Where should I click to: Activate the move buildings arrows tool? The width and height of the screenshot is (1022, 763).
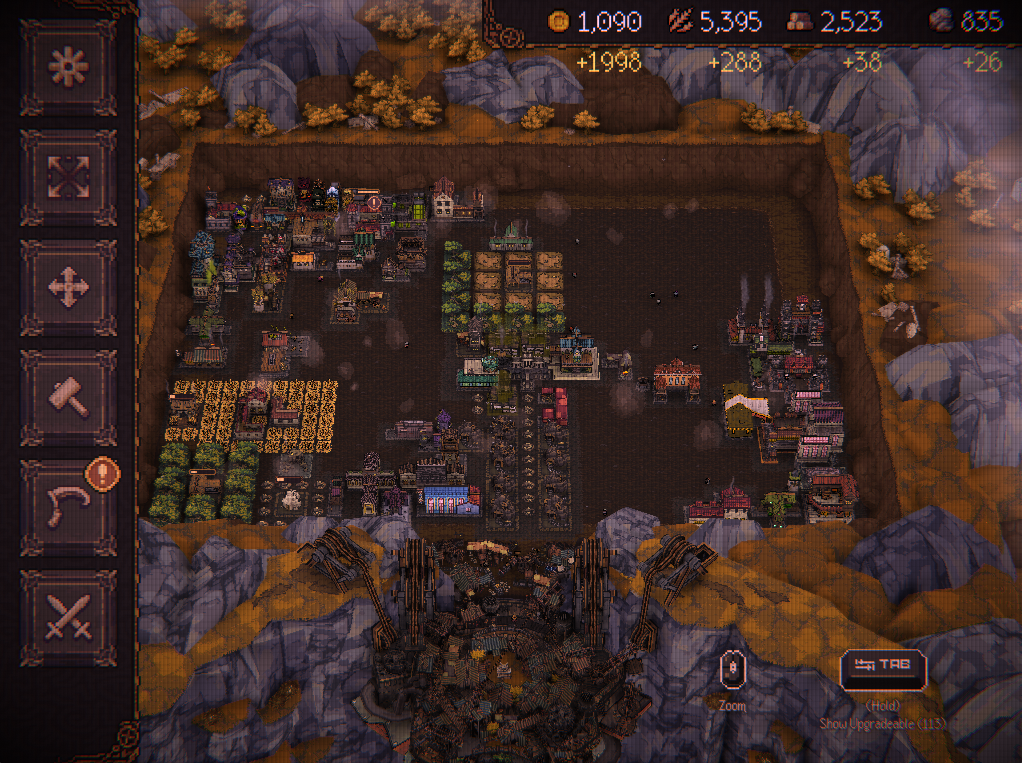click(68, 287)
